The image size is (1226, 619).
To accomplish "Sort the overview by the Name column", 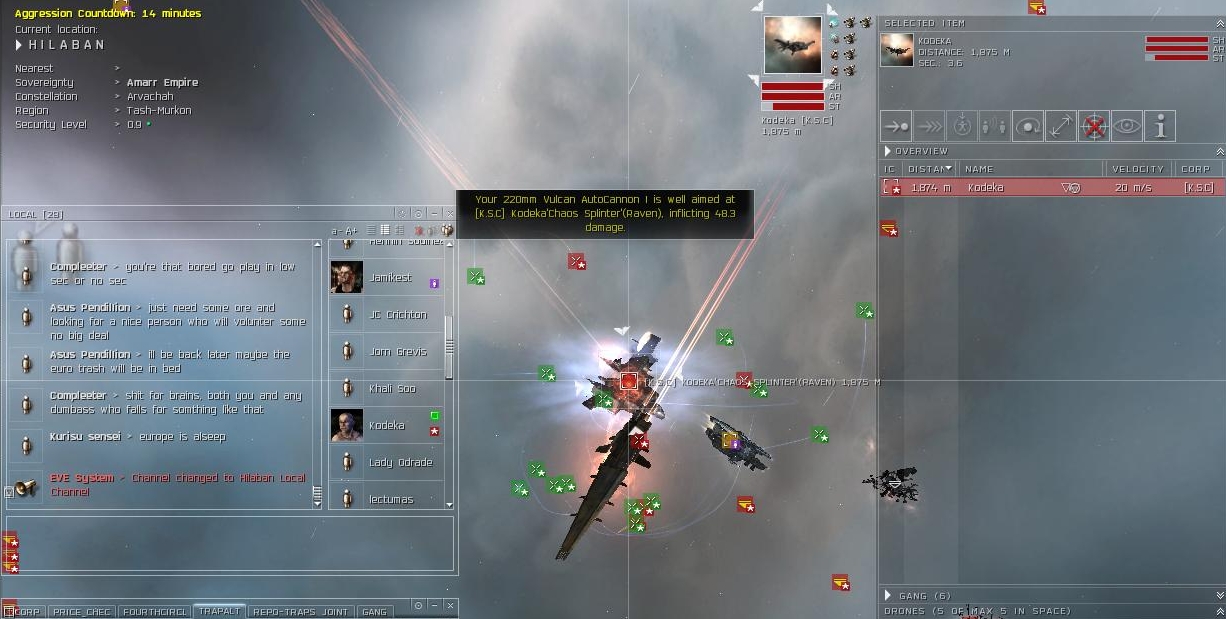I will click(x=1028, y=169).
